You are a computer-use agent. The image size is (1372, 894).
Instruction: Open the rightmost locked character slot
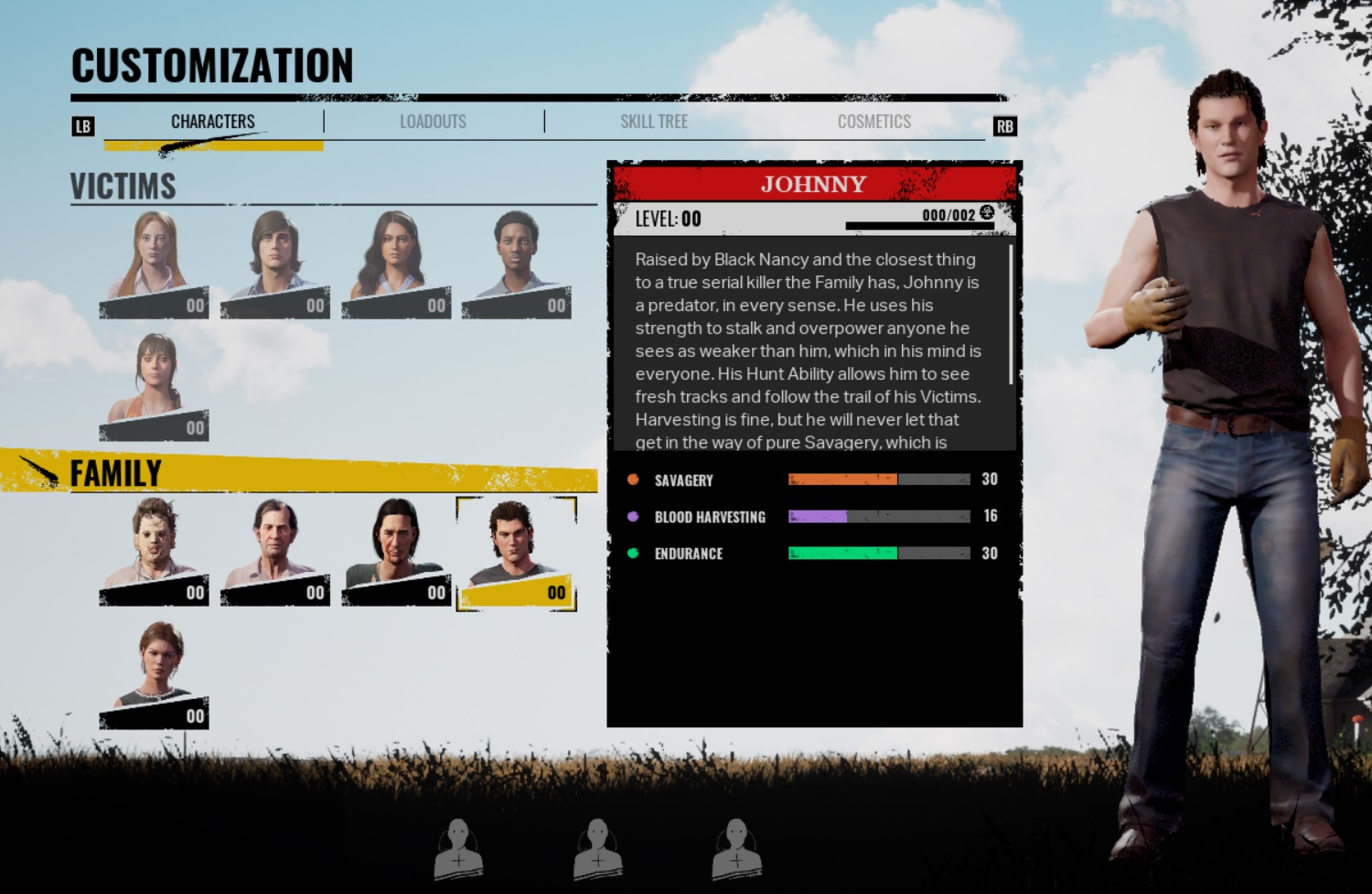[x=736, y=846]
